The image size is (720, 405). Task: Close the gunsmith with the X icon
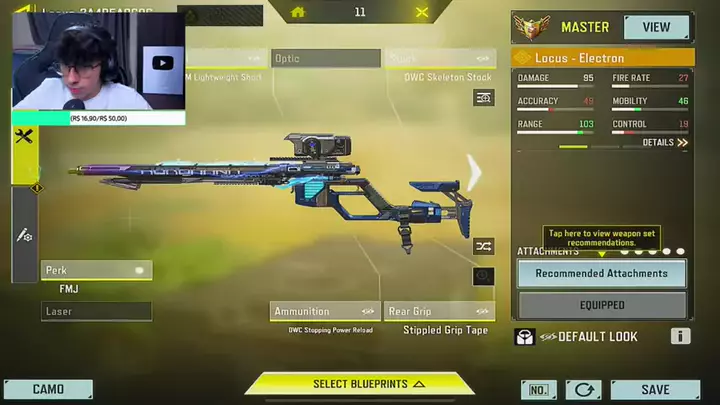(x=422, y=12)
